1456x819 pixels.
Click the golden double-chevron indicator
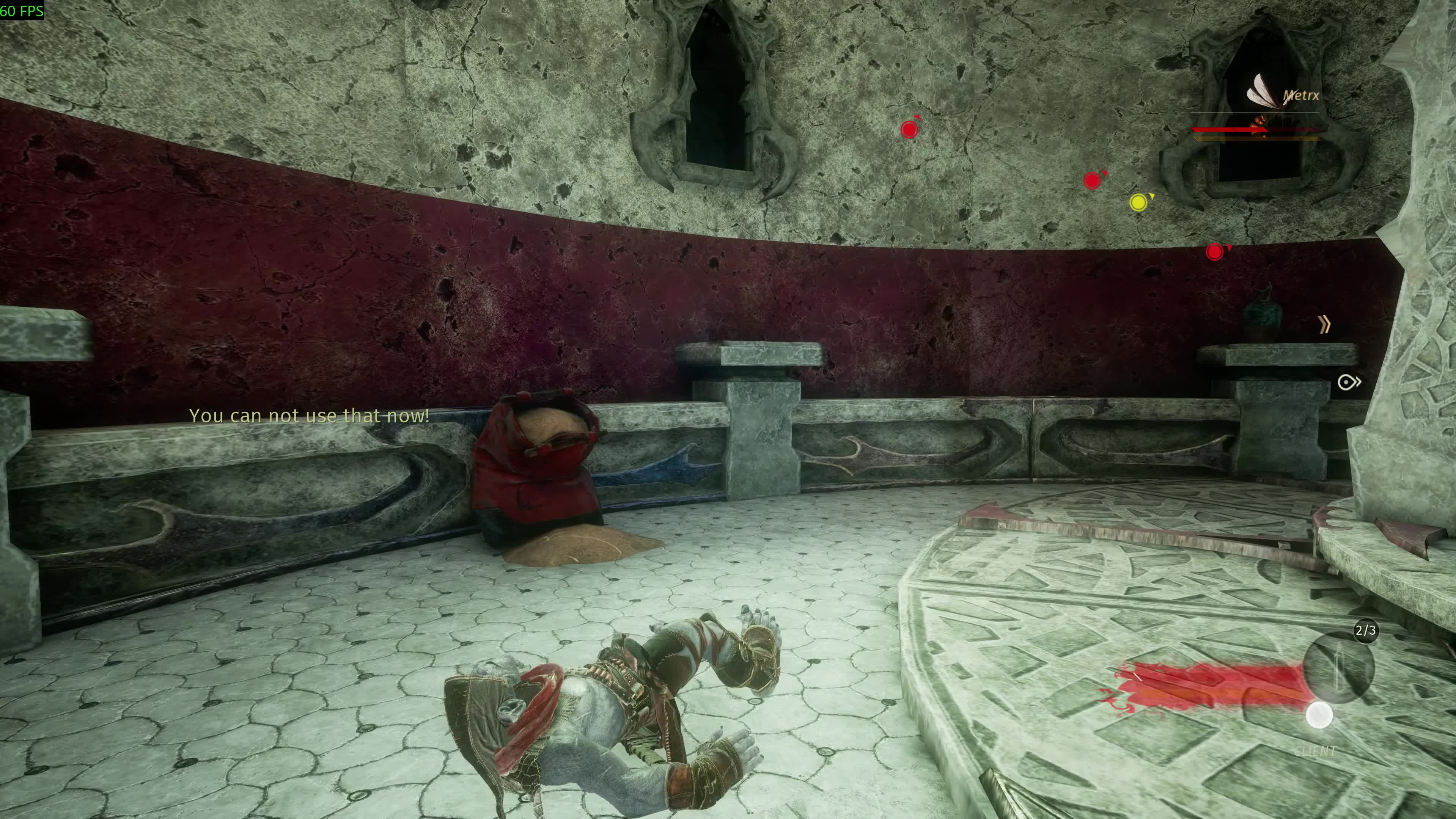pyautogui.click(x=1324, y=325)
